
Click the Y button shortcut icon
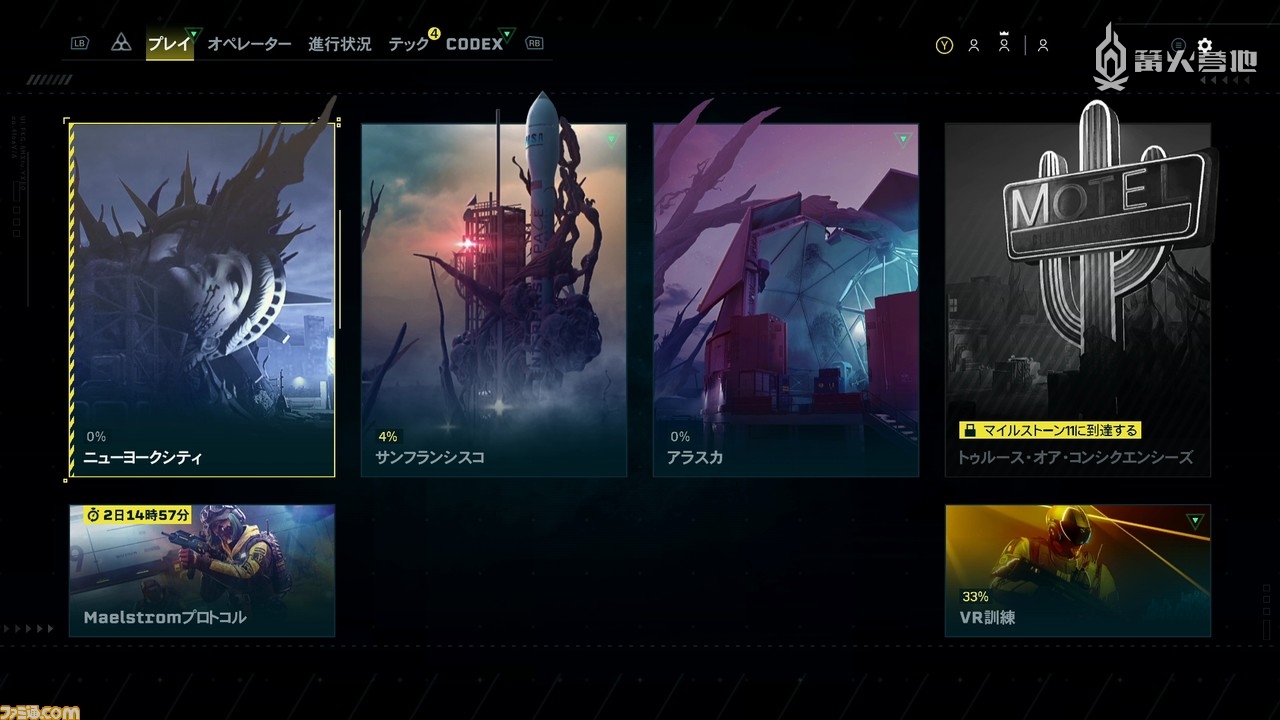pyautogui.click(x=944, y=45)
